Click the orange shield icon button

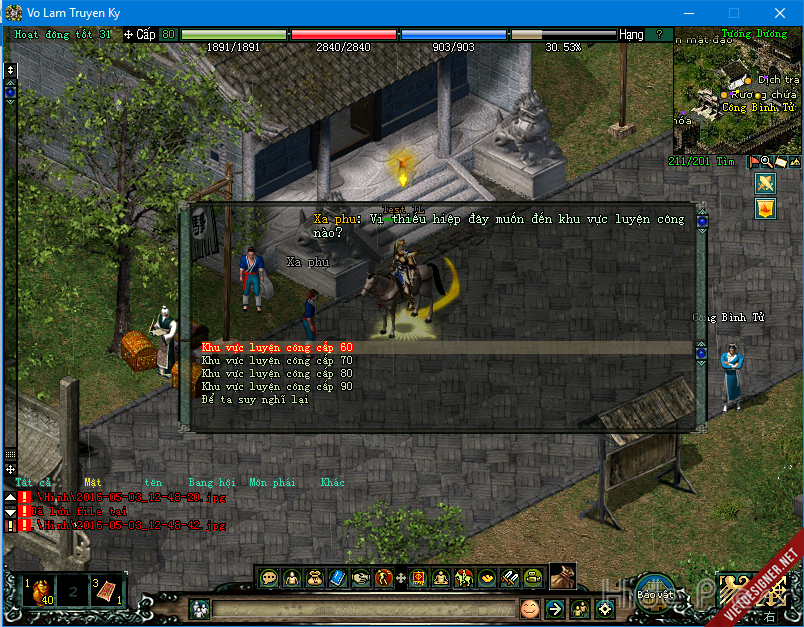(765, 208)
